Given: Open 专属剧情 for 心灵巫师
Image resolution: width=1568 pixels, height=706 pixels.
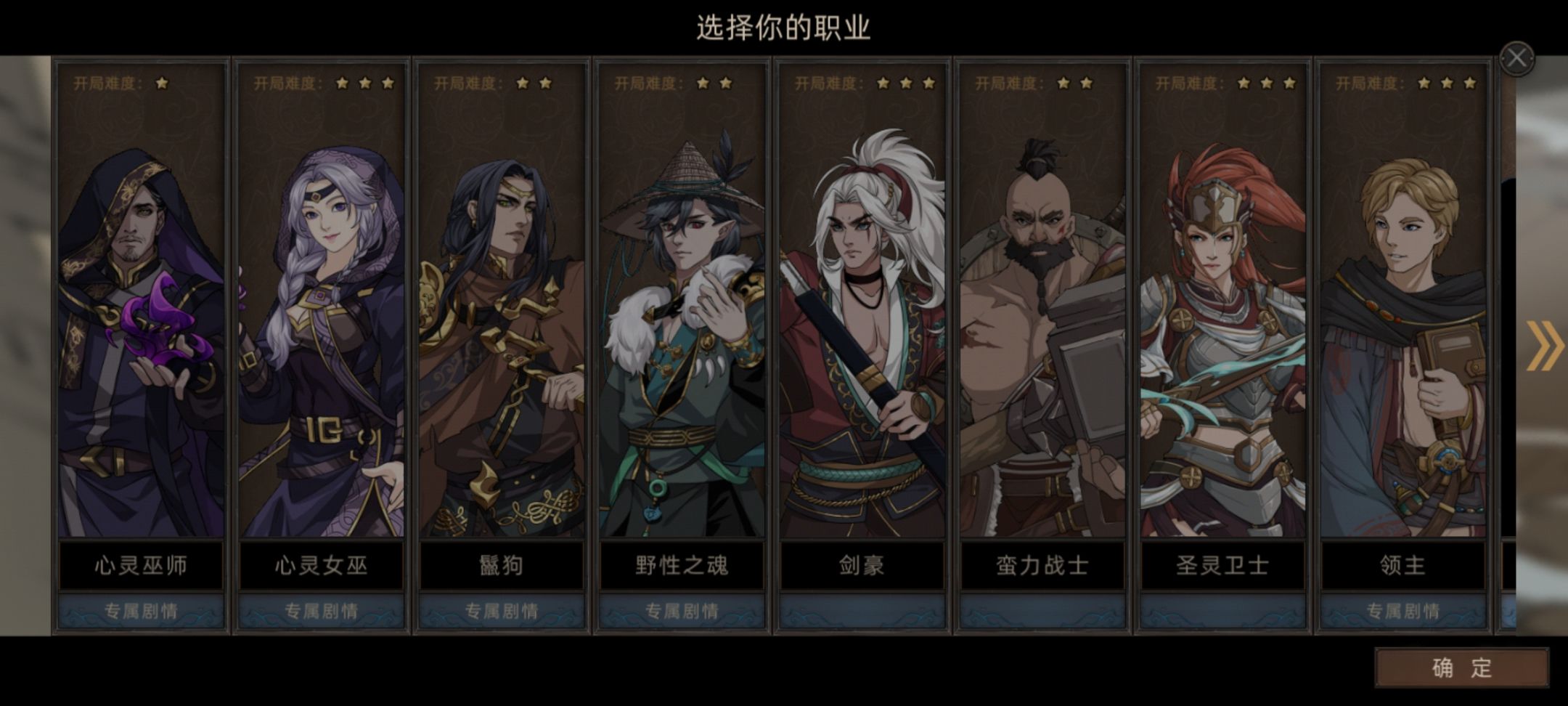Looking at the screenshot, I should [x=140, y=611].
